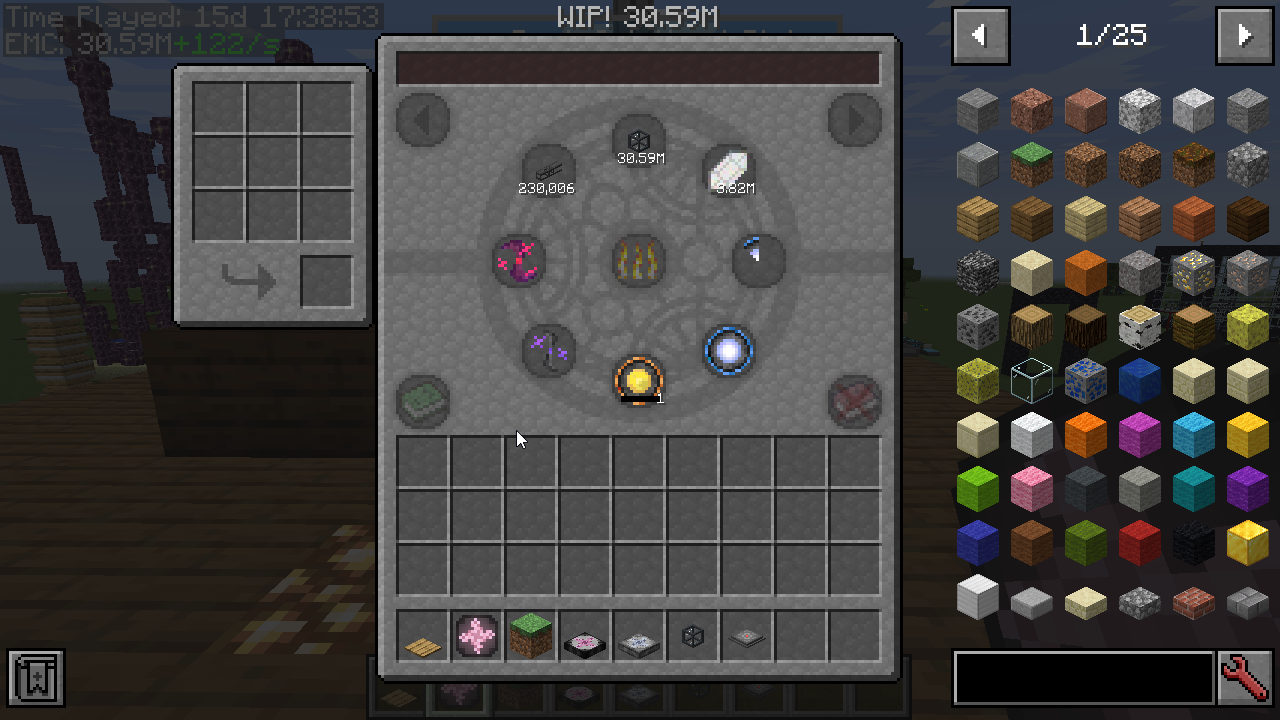Show the previous transmutation page
Image resolution: width=1280 pixels, height=720 pixels.
[x=423, y=120]
